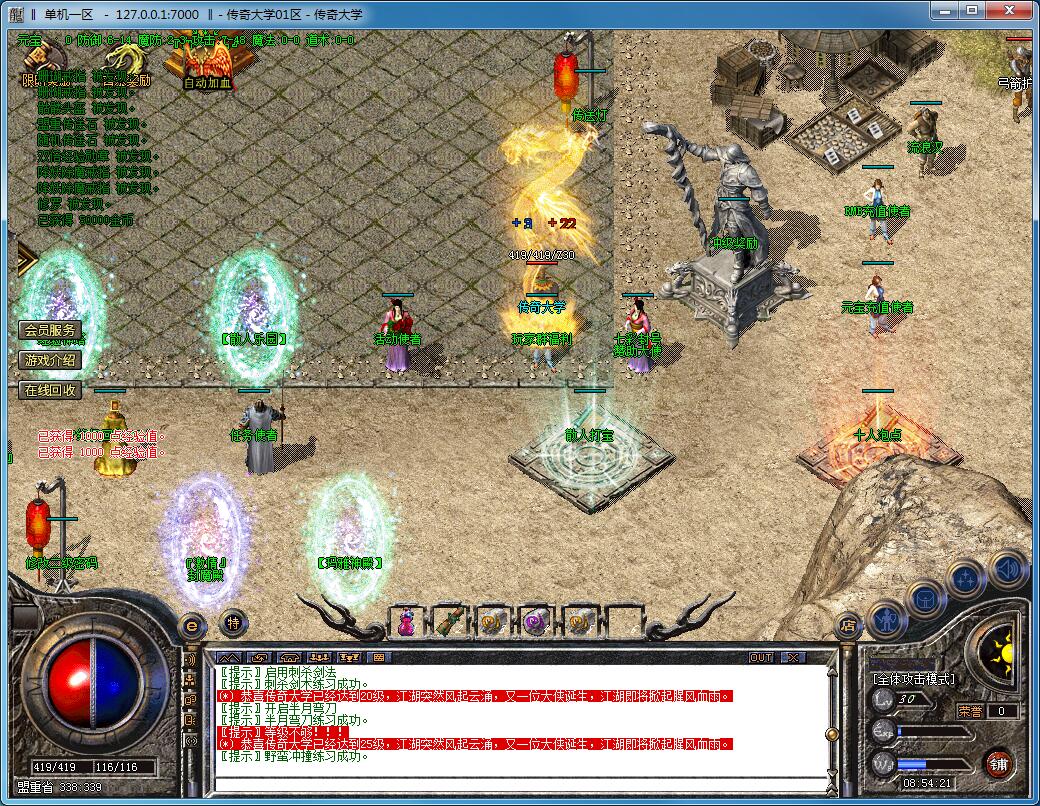Toggle the sound speaker icon
The width and height of the screenshot is (1040, 806).
(1007, 567)
